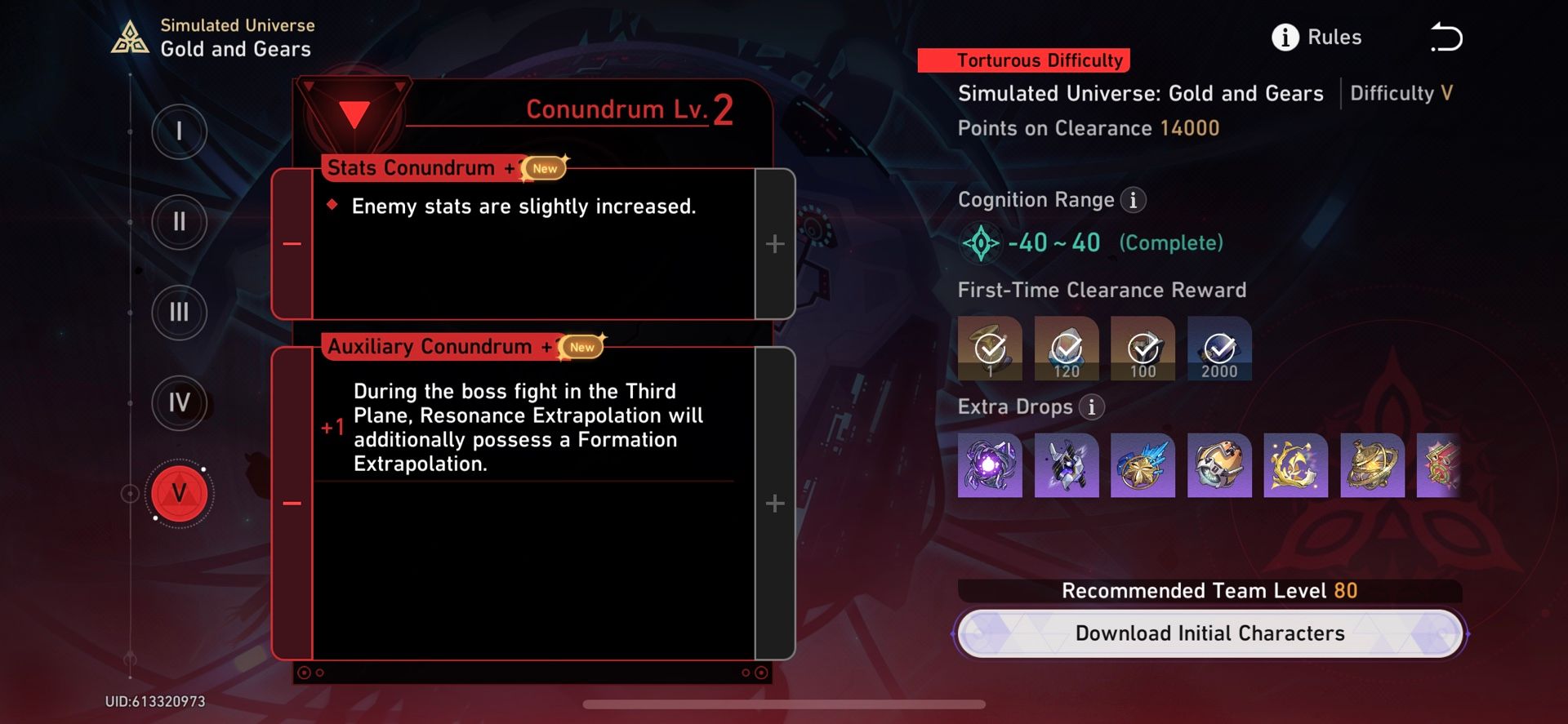Screen dimensions: 1568x724
Task: View the purple swirl extra drop item
Action: [990, 466]
